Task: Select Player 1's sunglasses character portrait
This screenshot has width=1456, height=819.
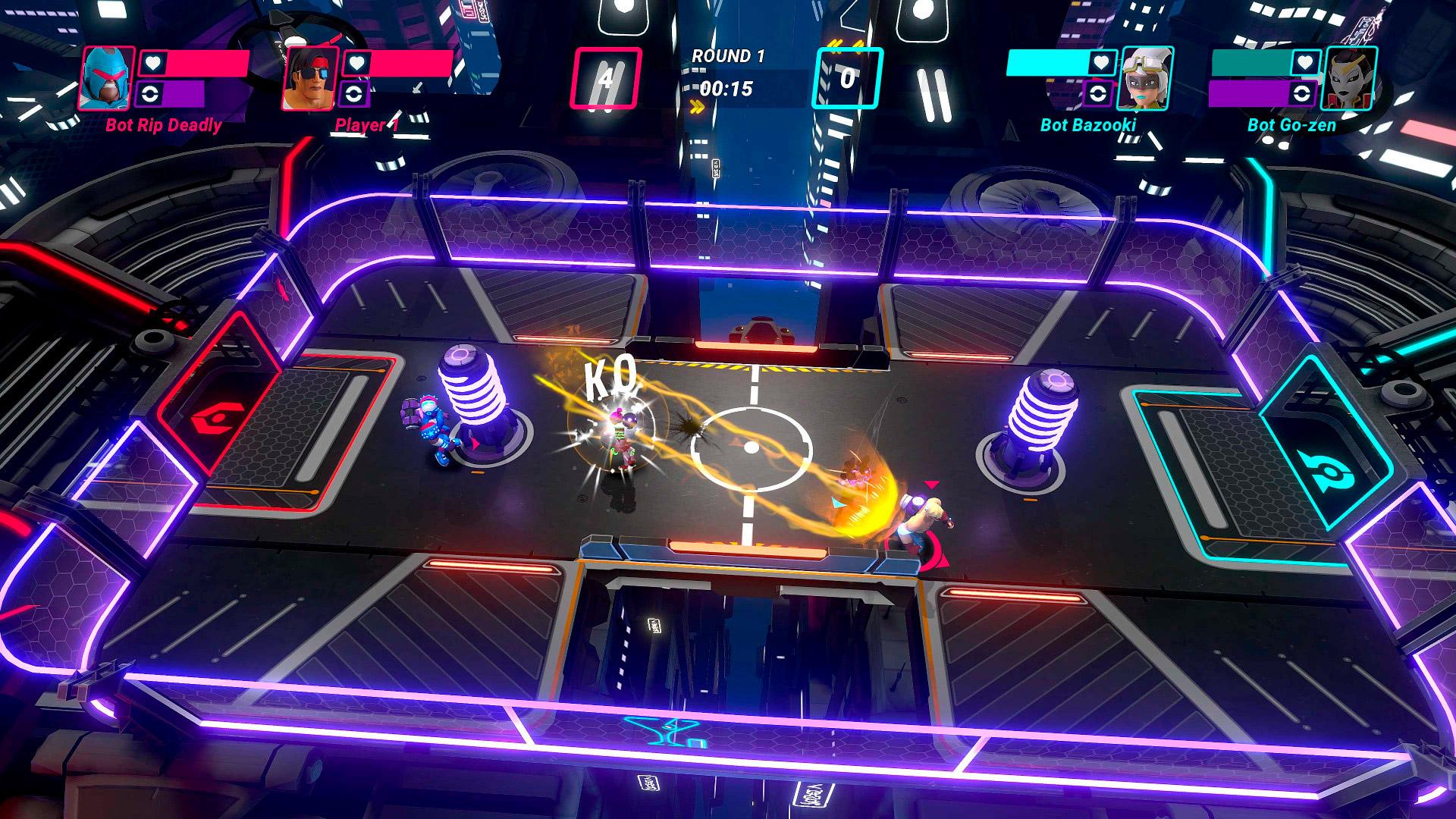Action: click(311, 79)
